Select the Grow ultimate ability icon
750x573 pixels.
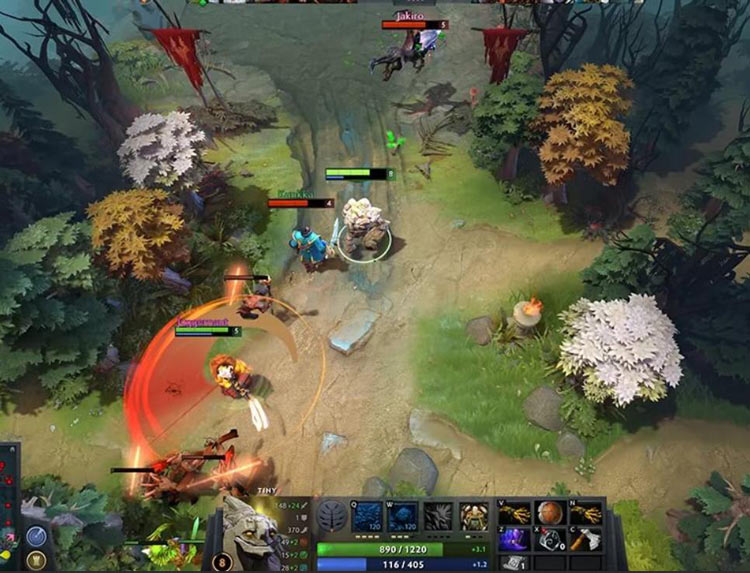pyautogui.click(x=474, y=516)
